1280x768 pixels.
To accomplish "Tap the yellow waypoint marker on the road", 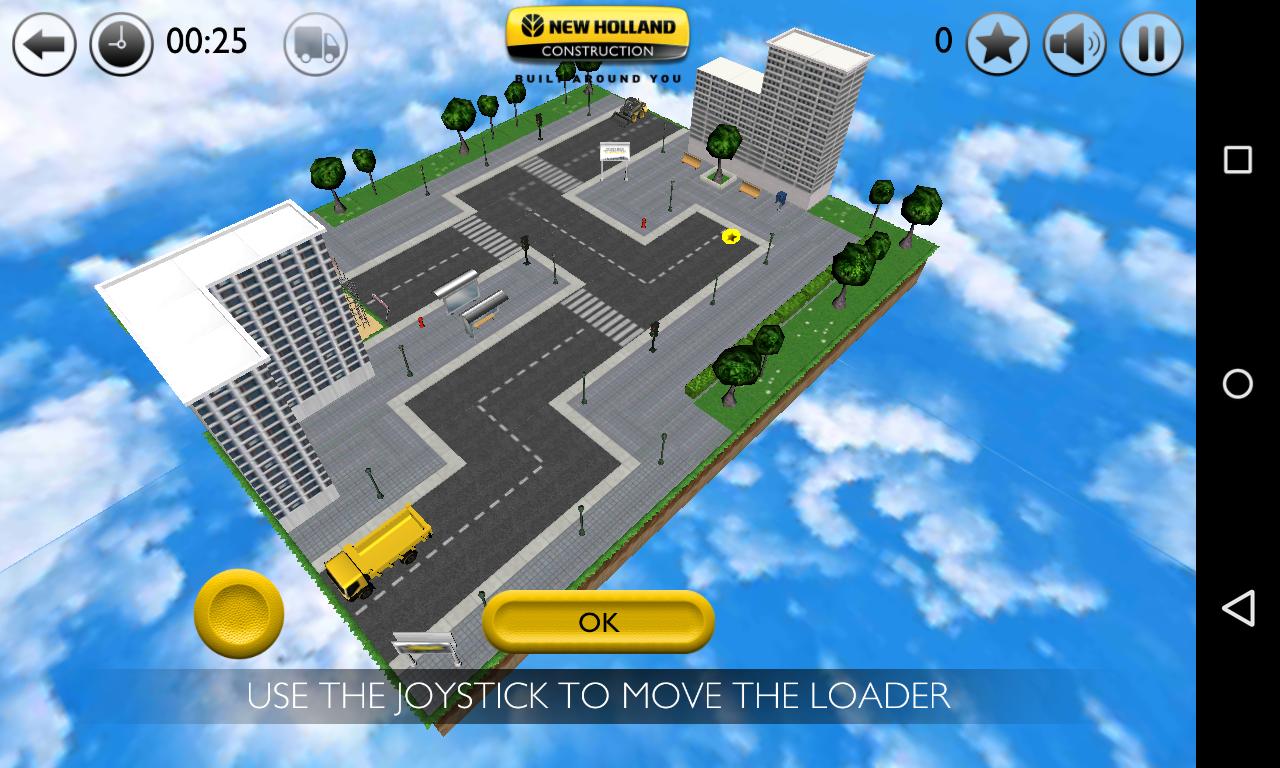I will 729,238.
